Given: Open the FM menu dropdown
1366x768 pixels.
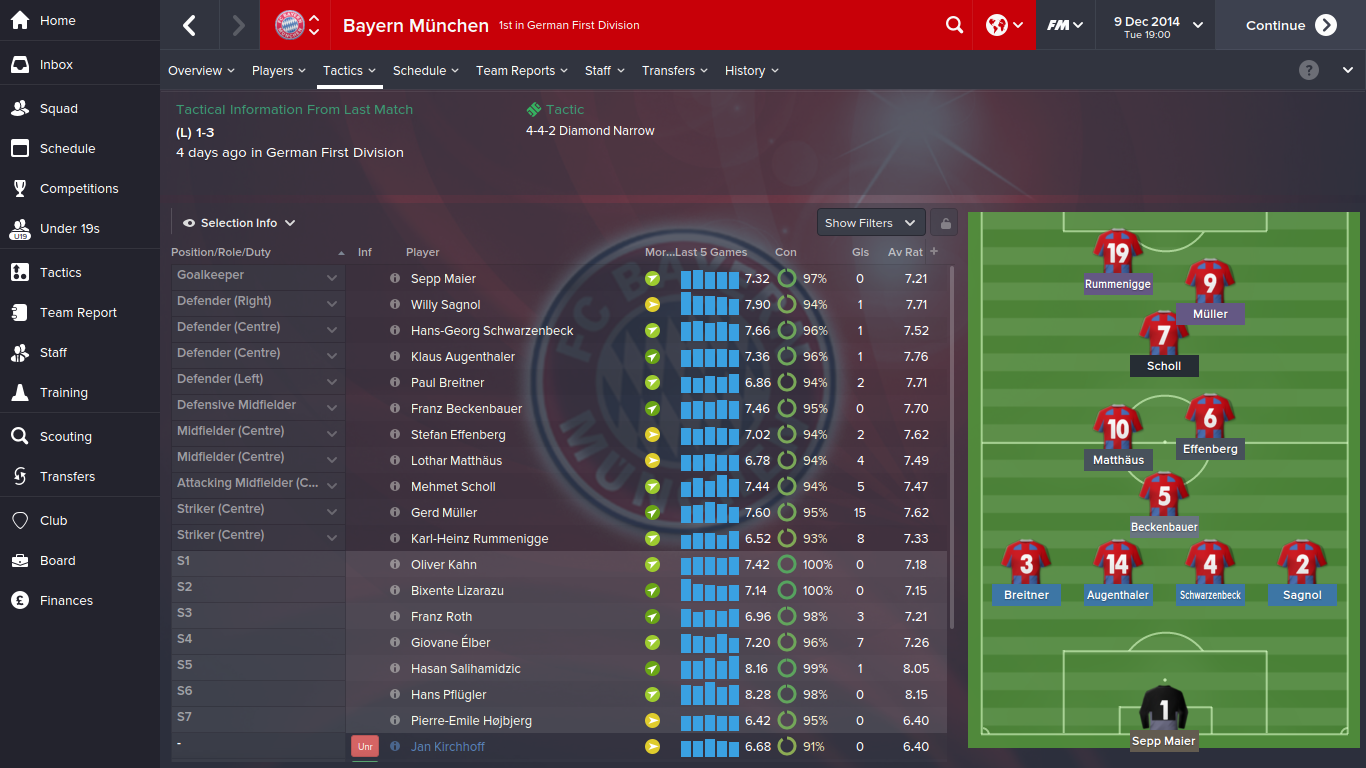Looking at the screenshot, I should [1065, 25].
